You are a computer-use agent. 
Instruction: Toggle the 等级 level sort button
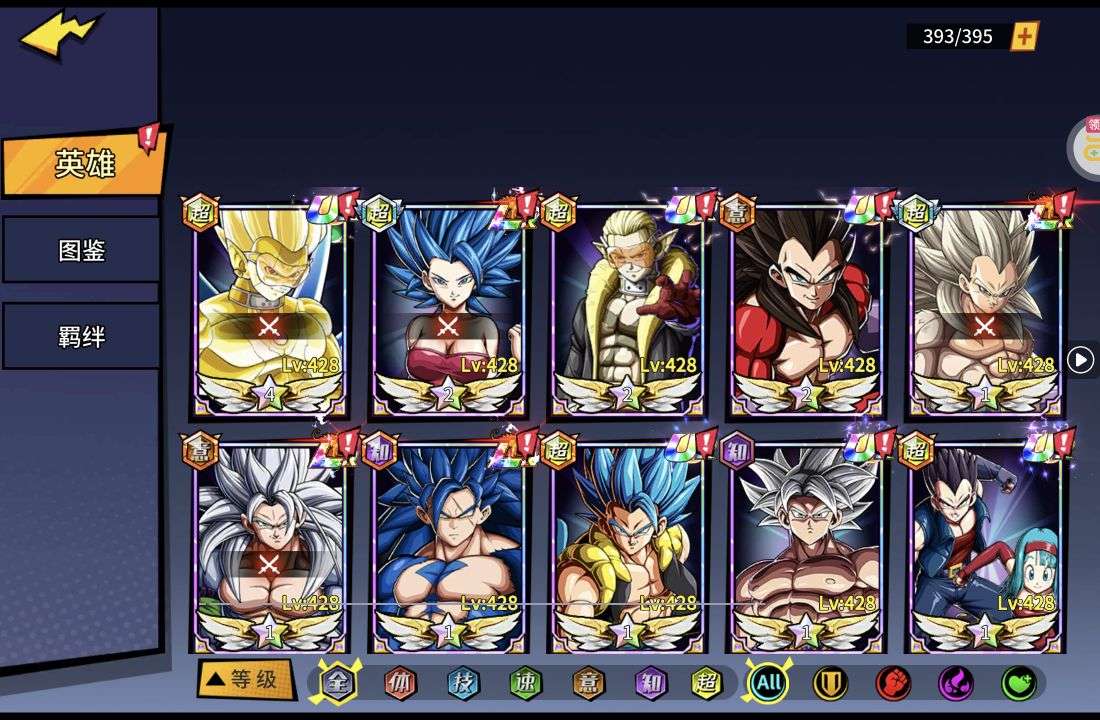pos(245,681)
